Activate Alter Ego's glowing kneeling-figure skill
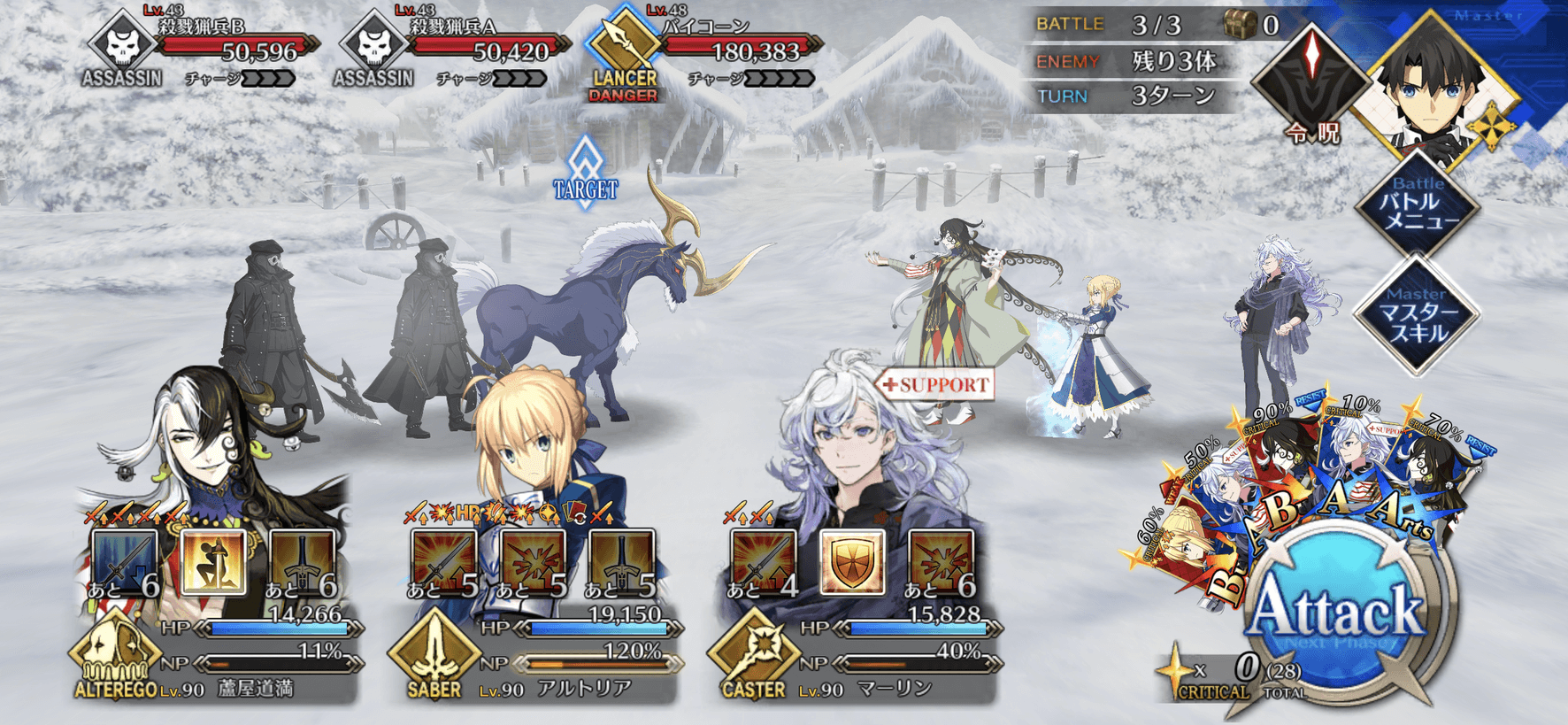1568x725 pixels. click(213, 561)
